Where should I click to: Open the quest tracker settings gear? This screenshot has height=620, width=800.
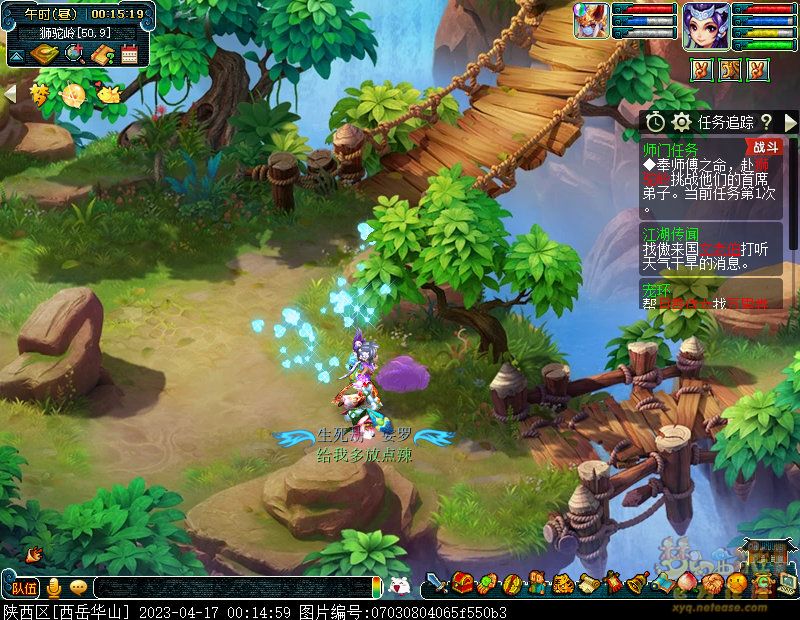click(682, 121)
